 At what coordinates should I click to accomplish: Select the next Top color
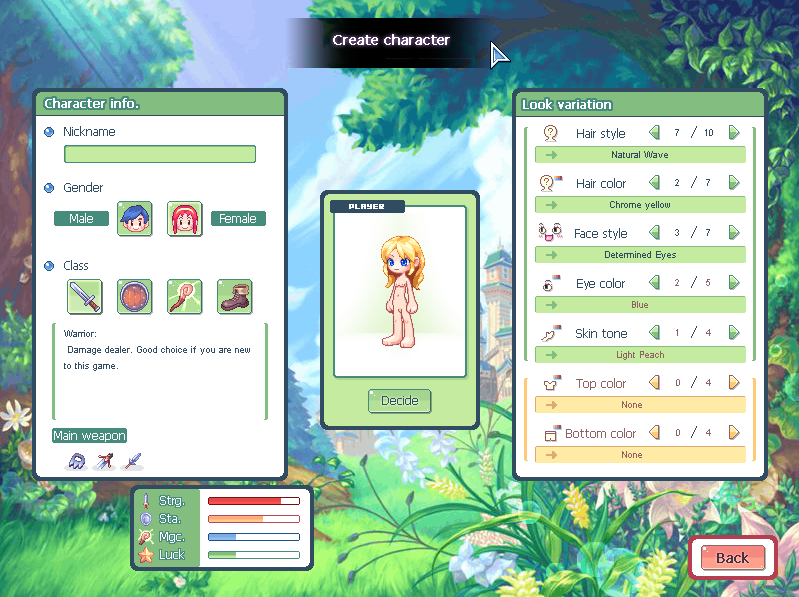(x=734, y=383)
